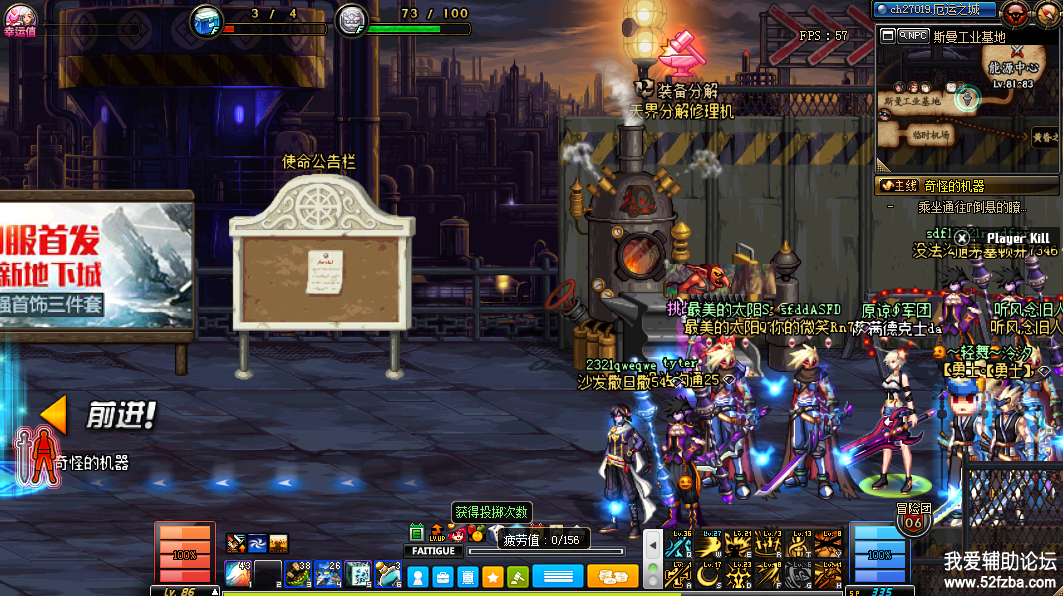Open the wide blue menu list button
Image resolution: width=1063 pixels, height=596 pixels.
pyautogui.click(x=557, y=576)
